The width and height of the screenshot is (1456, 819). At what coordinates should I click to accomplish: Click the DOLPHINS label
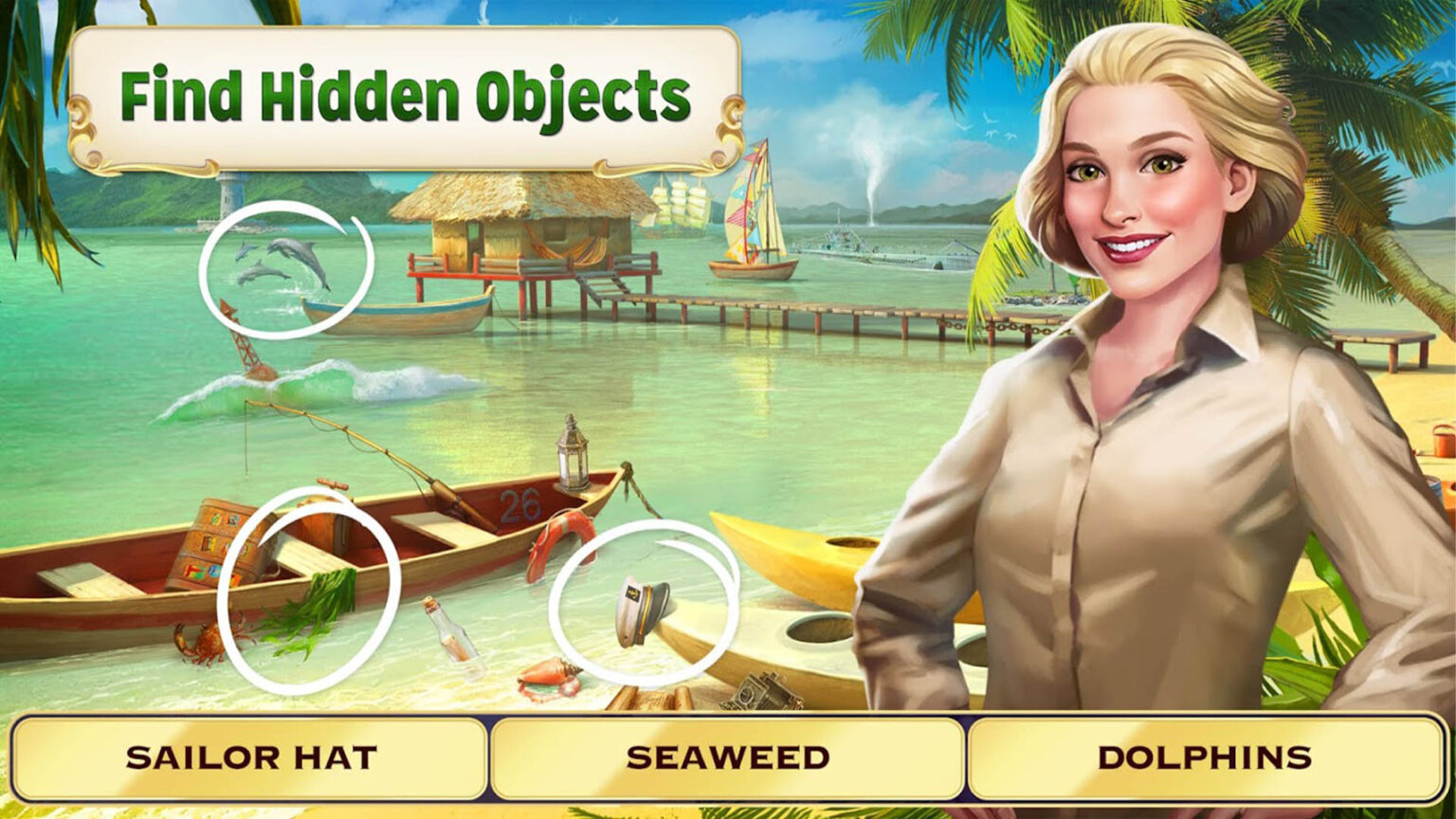point(1204,756)
